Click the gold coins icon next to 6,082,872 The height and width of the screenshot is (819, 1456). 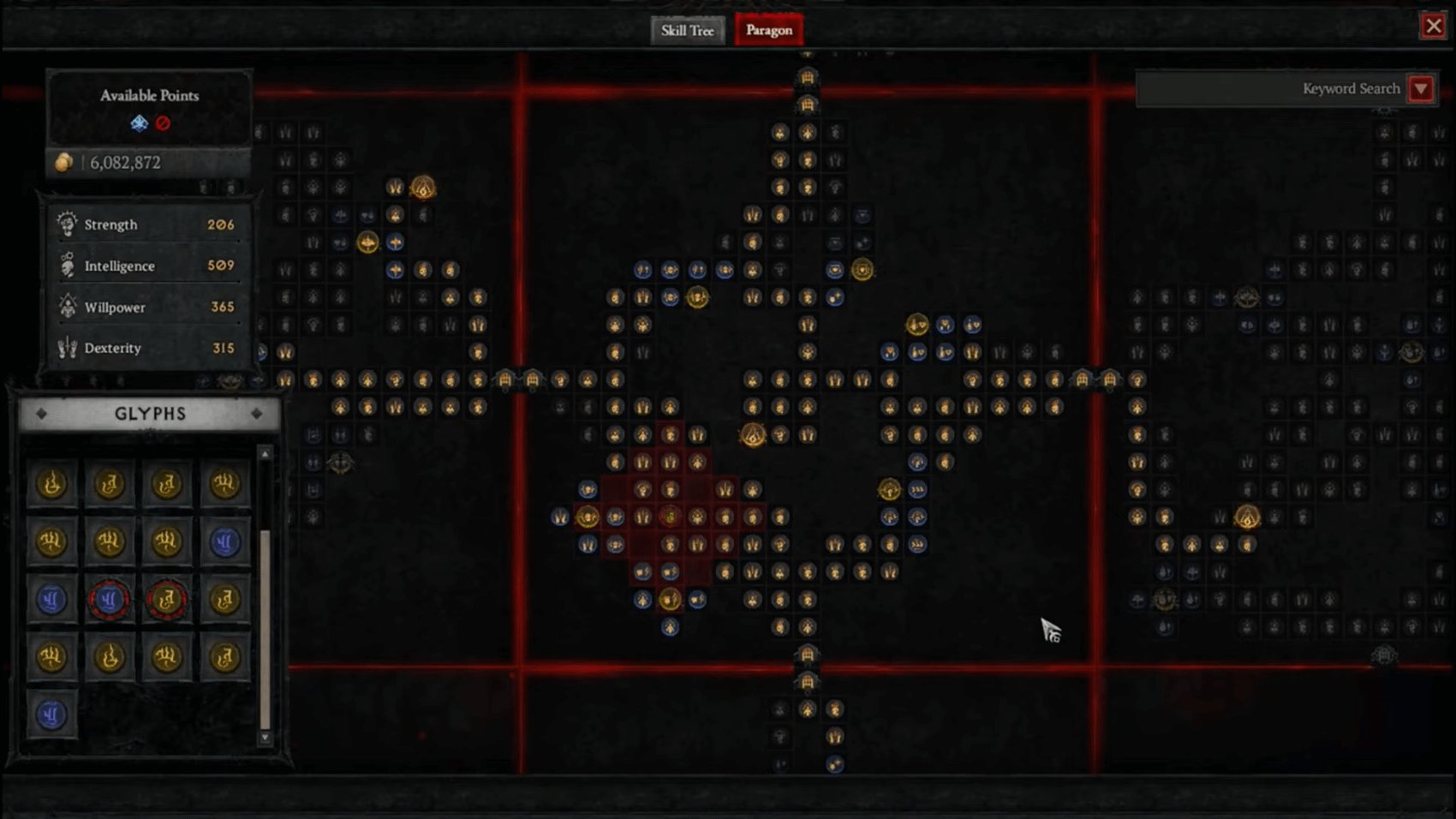coord(62,162)
